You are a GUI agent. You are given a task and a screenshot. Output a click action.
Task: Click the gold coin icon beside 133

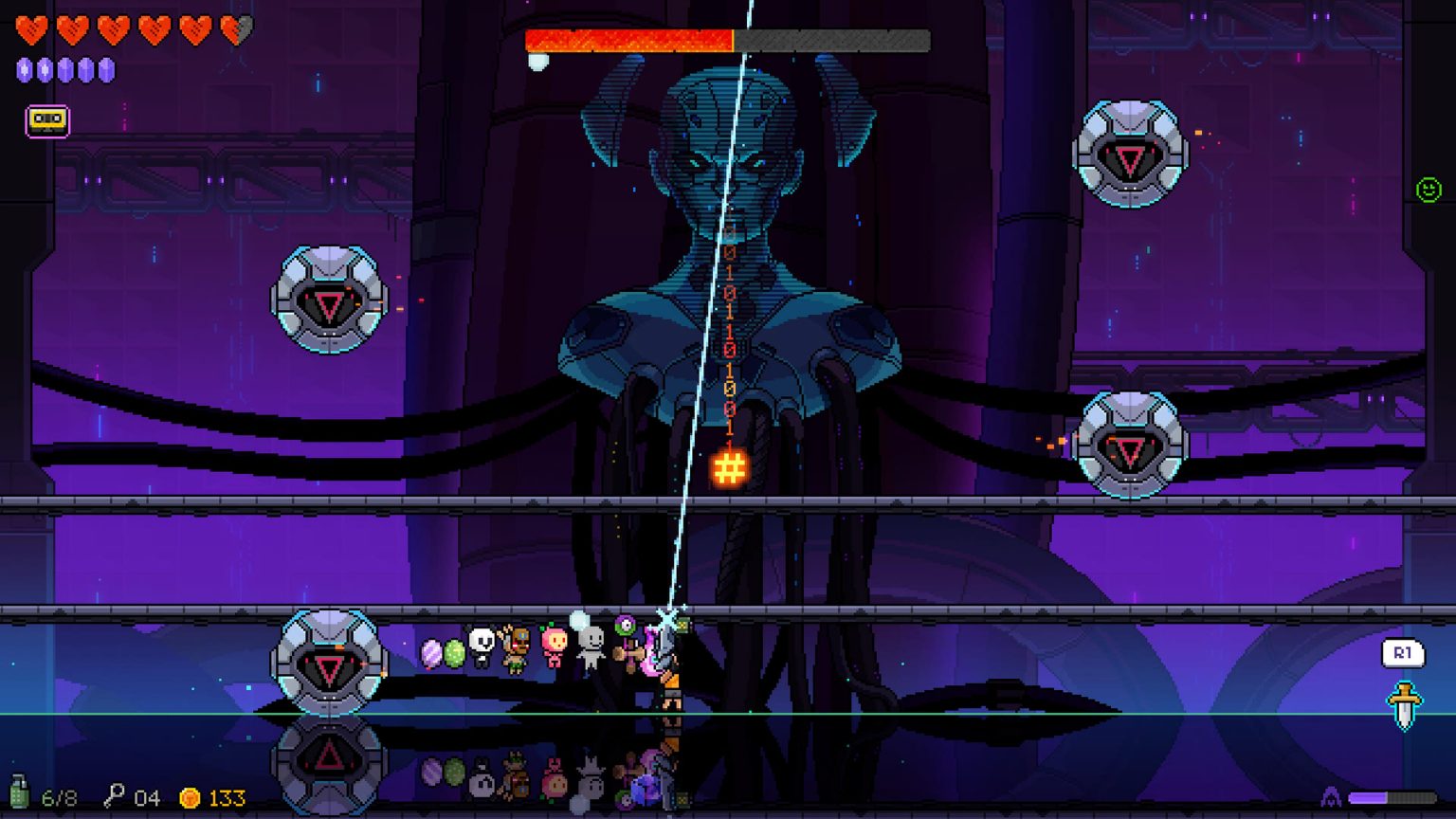189,796
